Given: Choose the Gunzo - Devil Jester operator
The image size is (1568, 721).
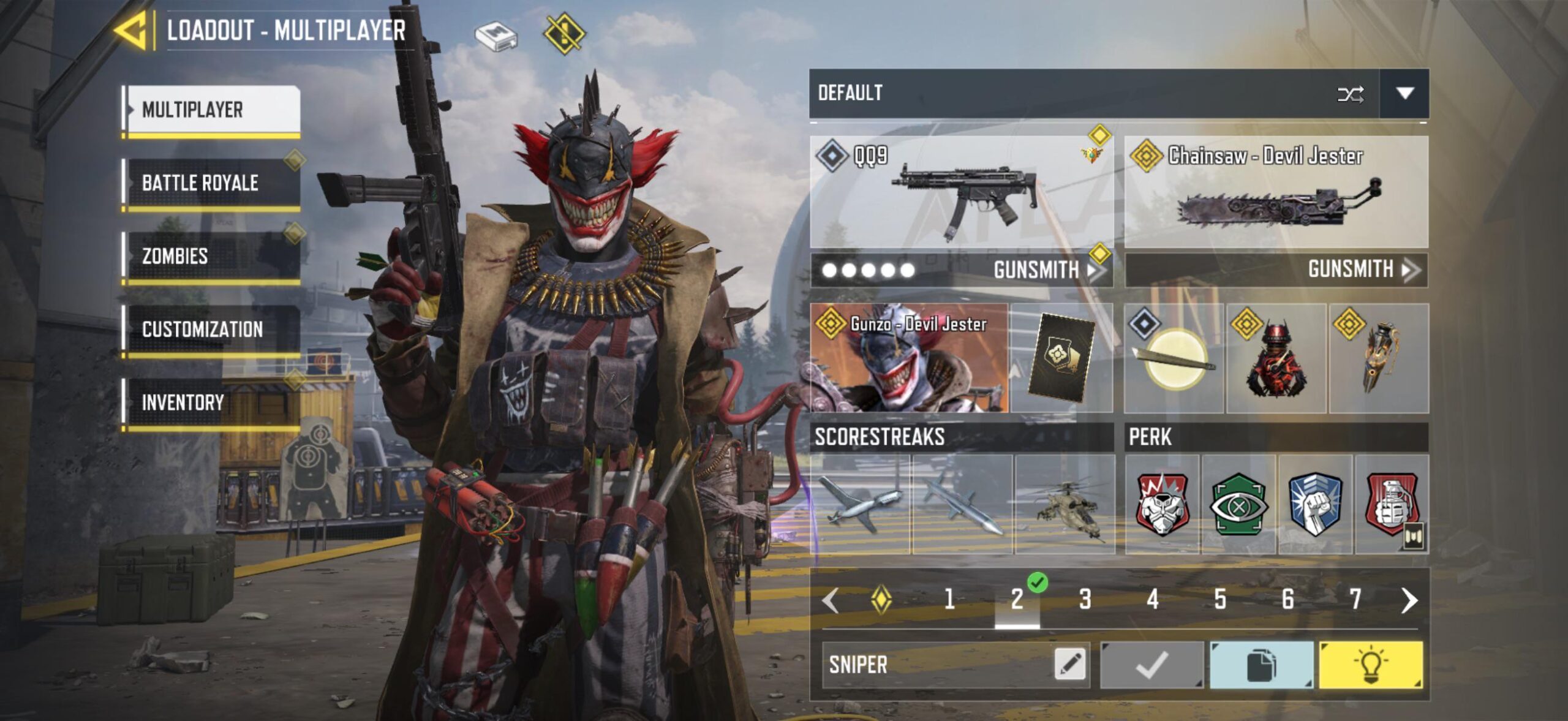Looking at the screenshot, I should coord(909,358).
